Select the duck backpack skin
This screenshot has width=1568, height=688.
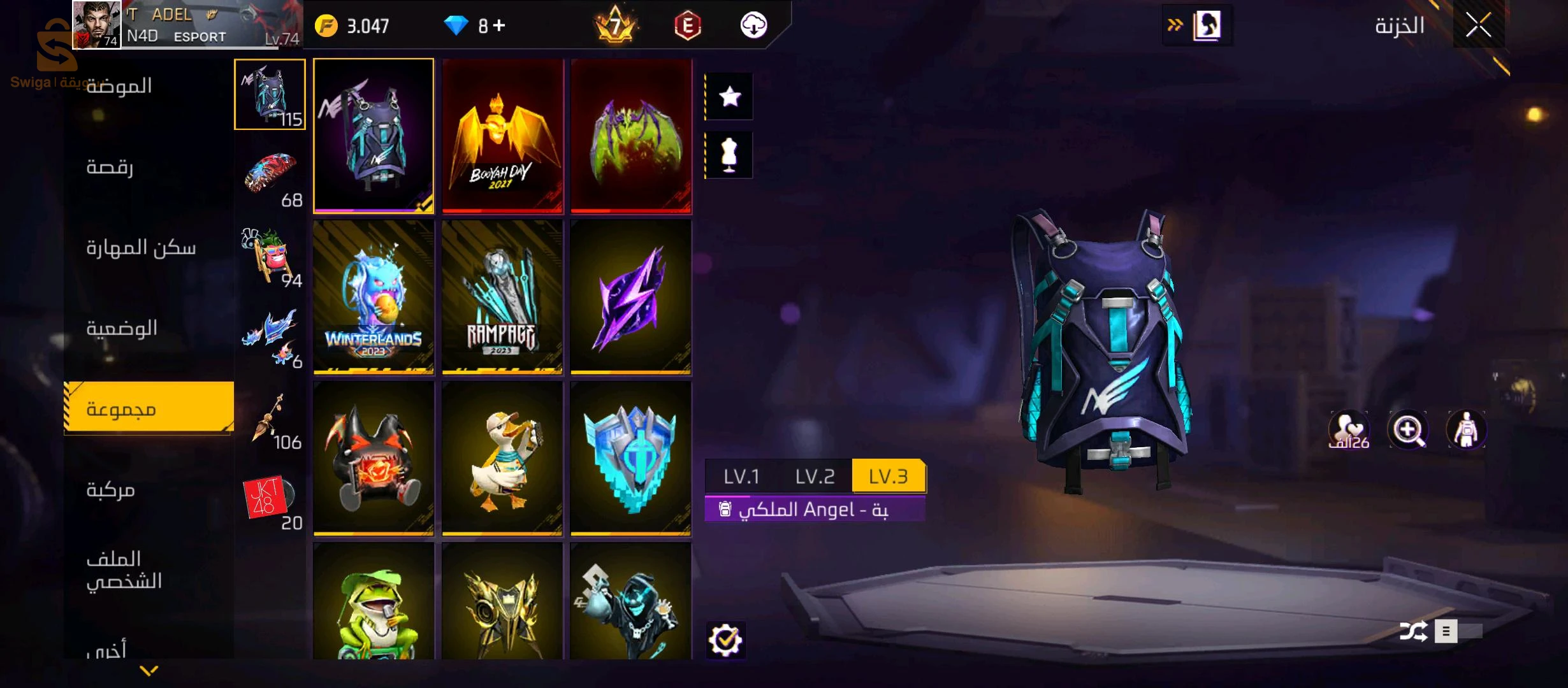point(502,458)
